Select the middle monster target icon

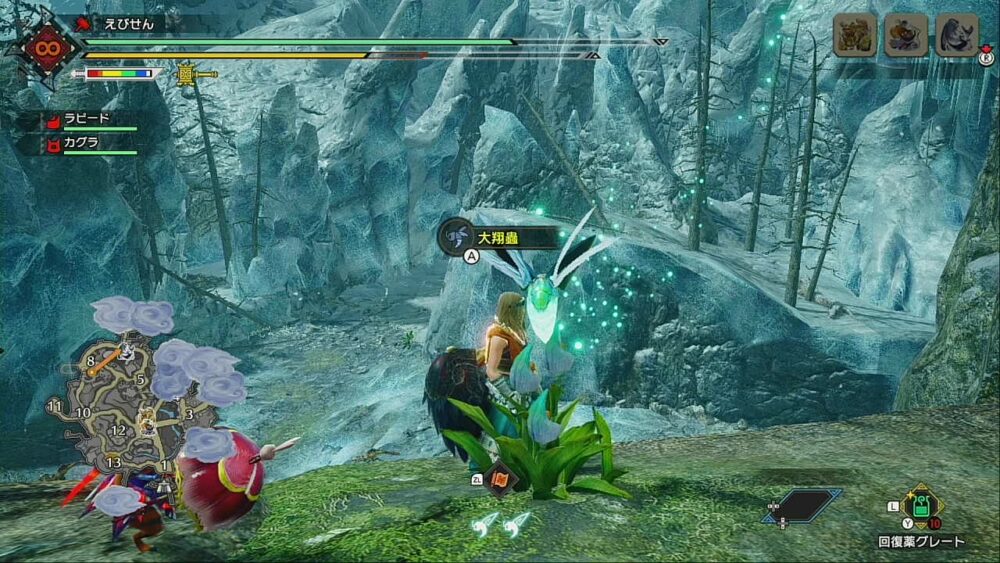coord(905,35)
